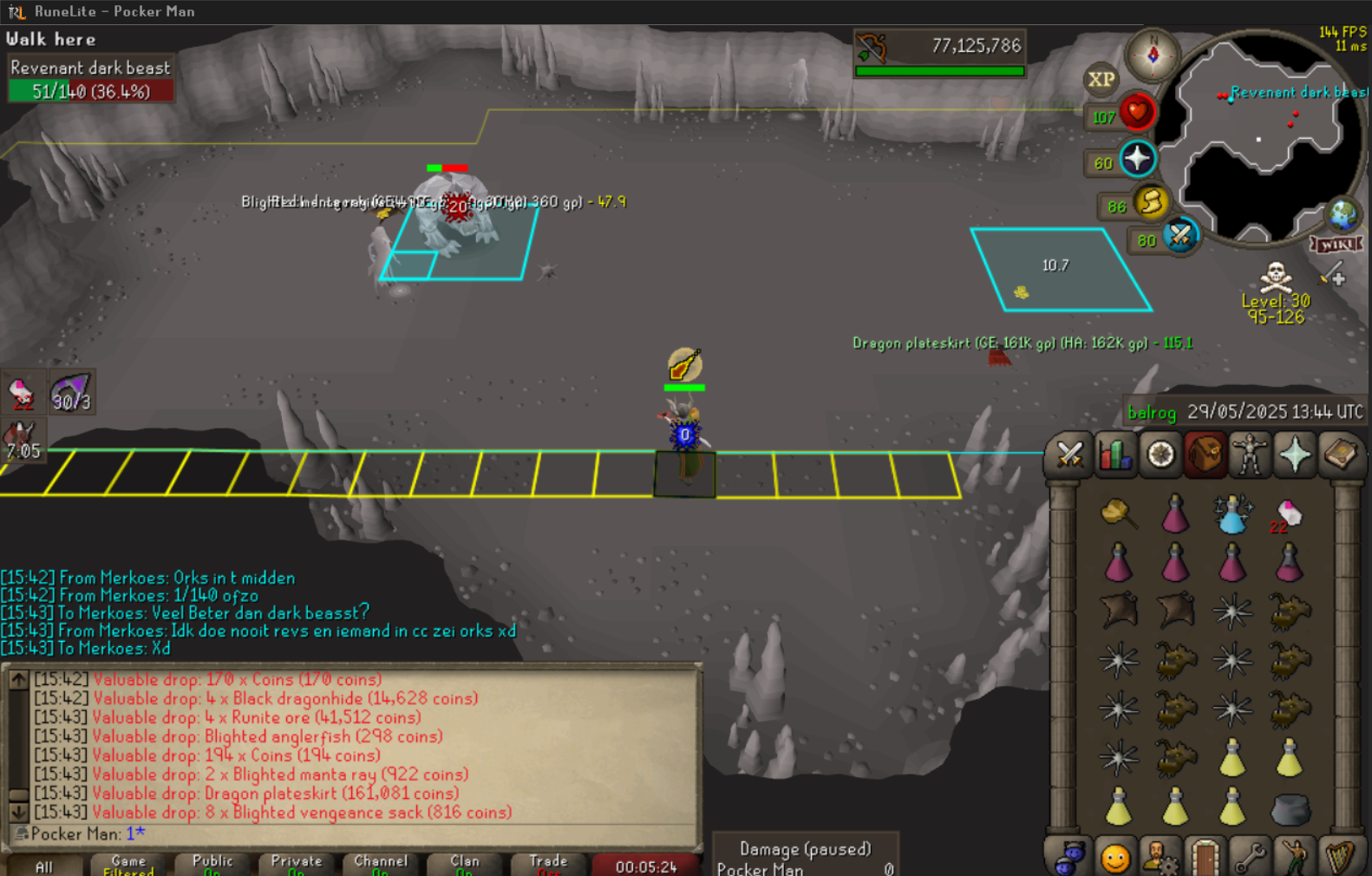This screenshot has width=1372, height=876.
Task: Open the Emotes tab
Action: click(1295, 858)
